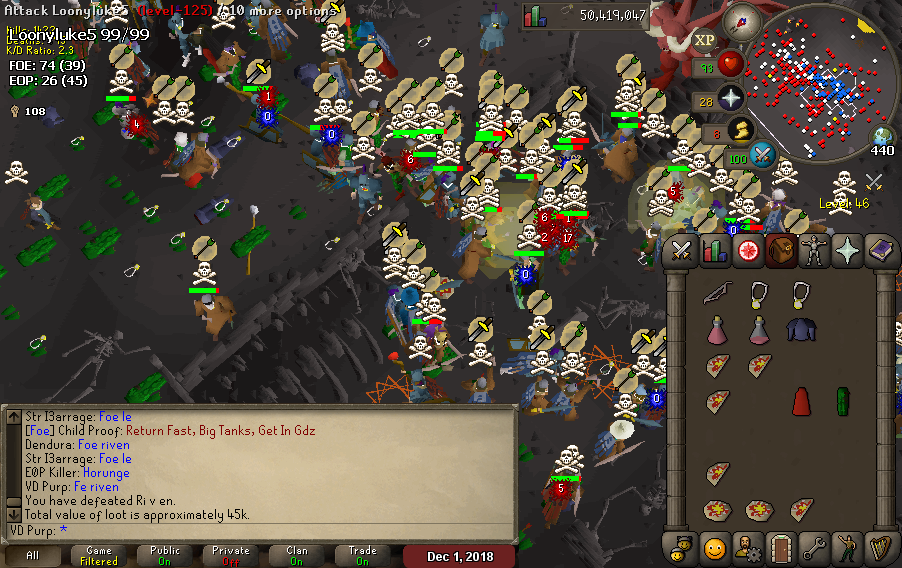Open the Quest list tab
Screen dimensions: 902x568
coord(747,251)
